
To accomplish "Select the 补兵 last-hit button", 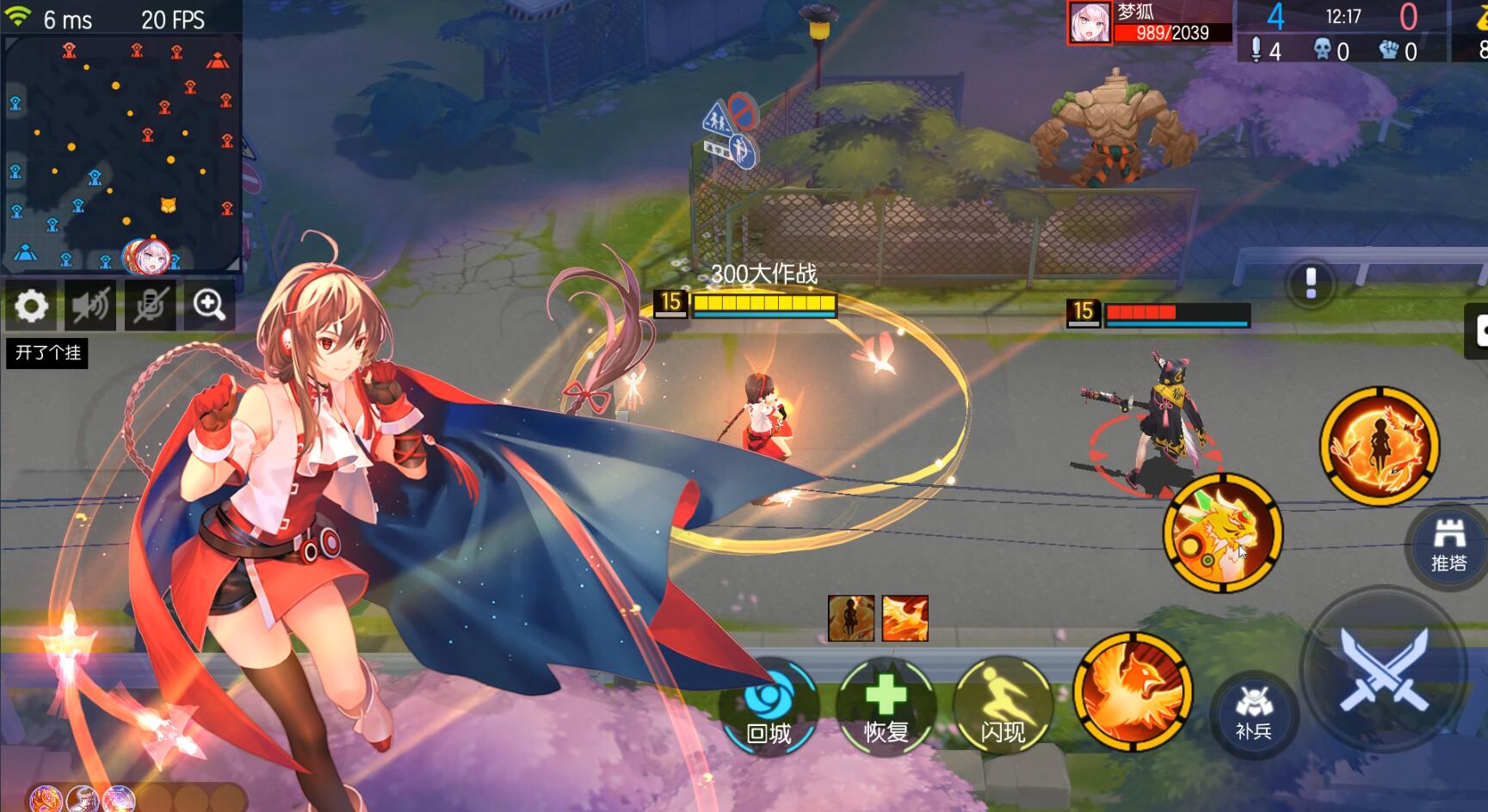I will coord(1254,713).
